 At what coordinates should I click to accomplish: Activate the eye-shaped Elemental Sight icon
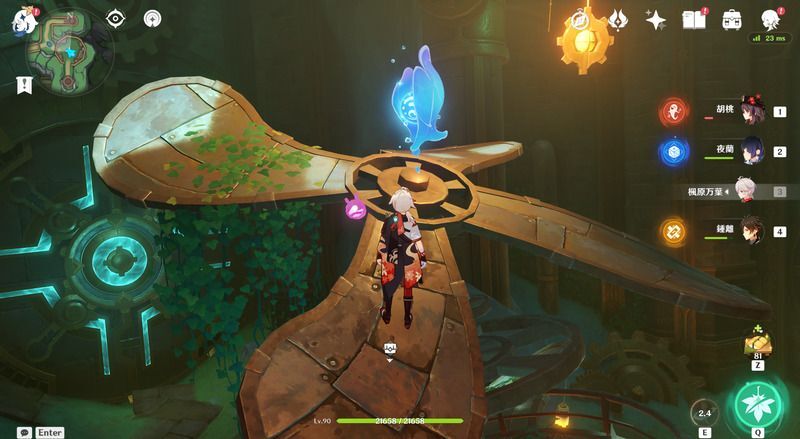pos(116,18)
